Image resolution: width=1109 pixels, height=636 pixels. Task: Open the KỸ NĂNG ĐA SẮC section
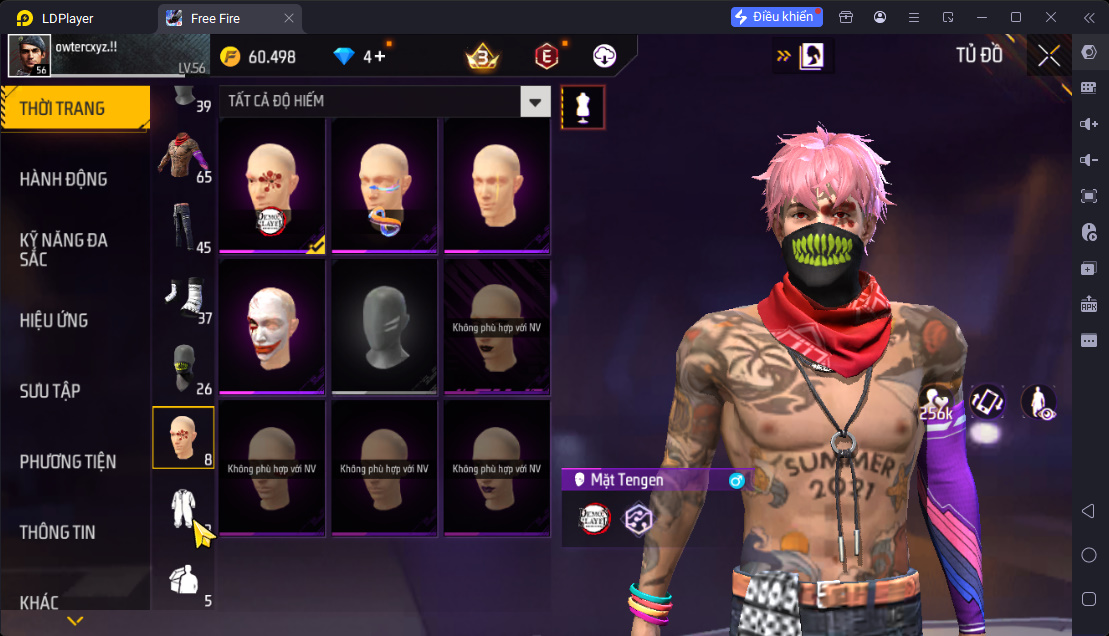click(63, 249)
